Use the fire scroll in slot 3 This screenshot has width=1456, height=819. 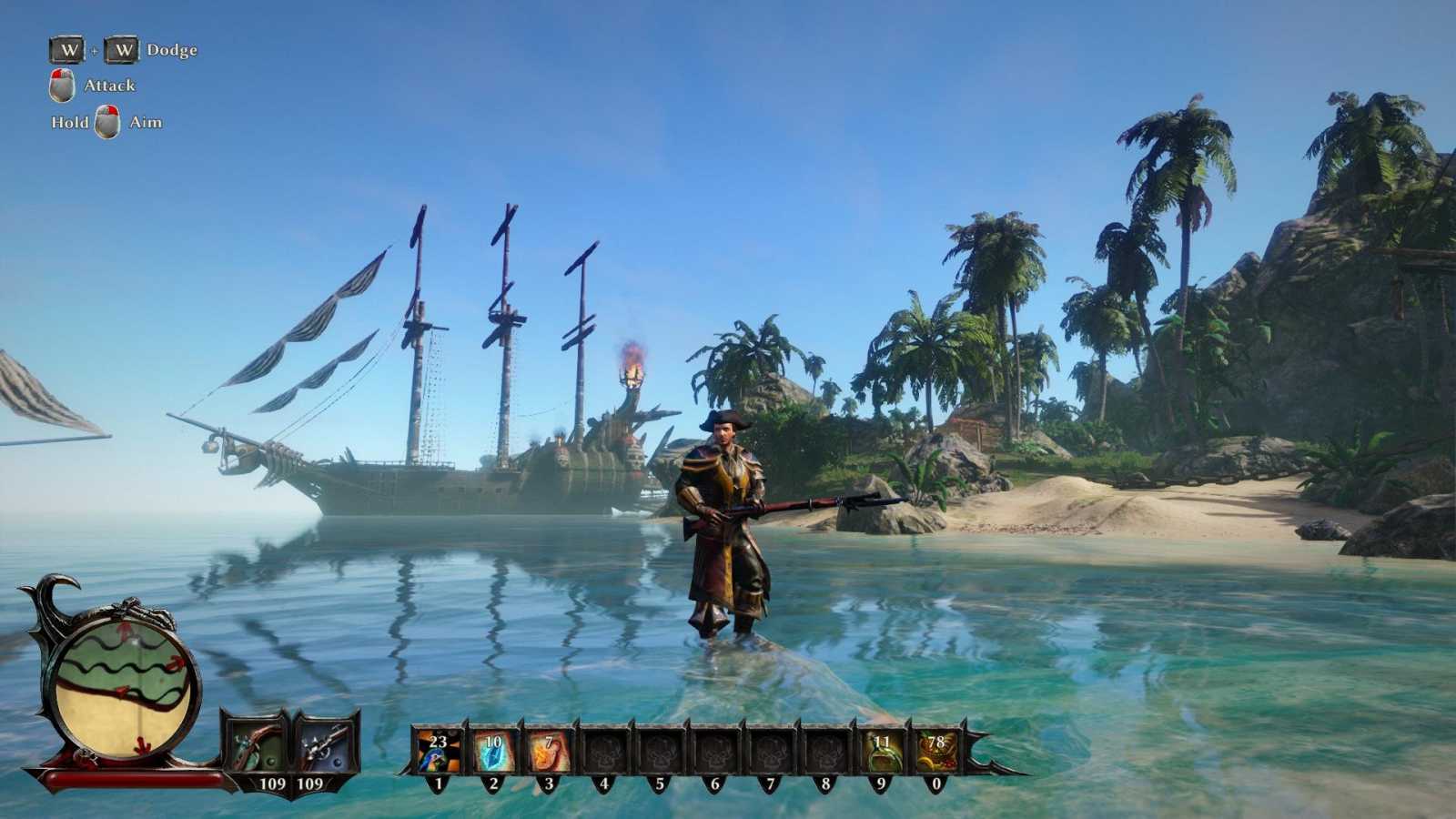pyautogui.click(x=549, y=752)
